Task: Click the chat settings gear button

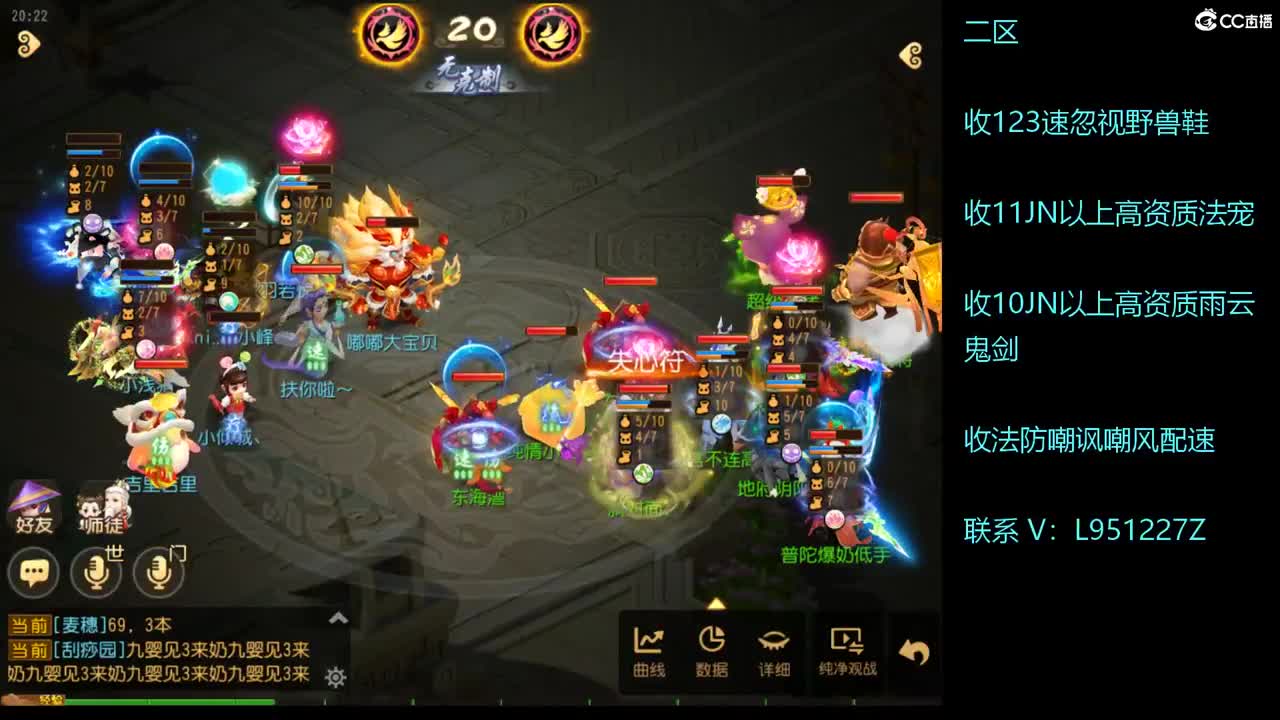Action: click(335, 677)
